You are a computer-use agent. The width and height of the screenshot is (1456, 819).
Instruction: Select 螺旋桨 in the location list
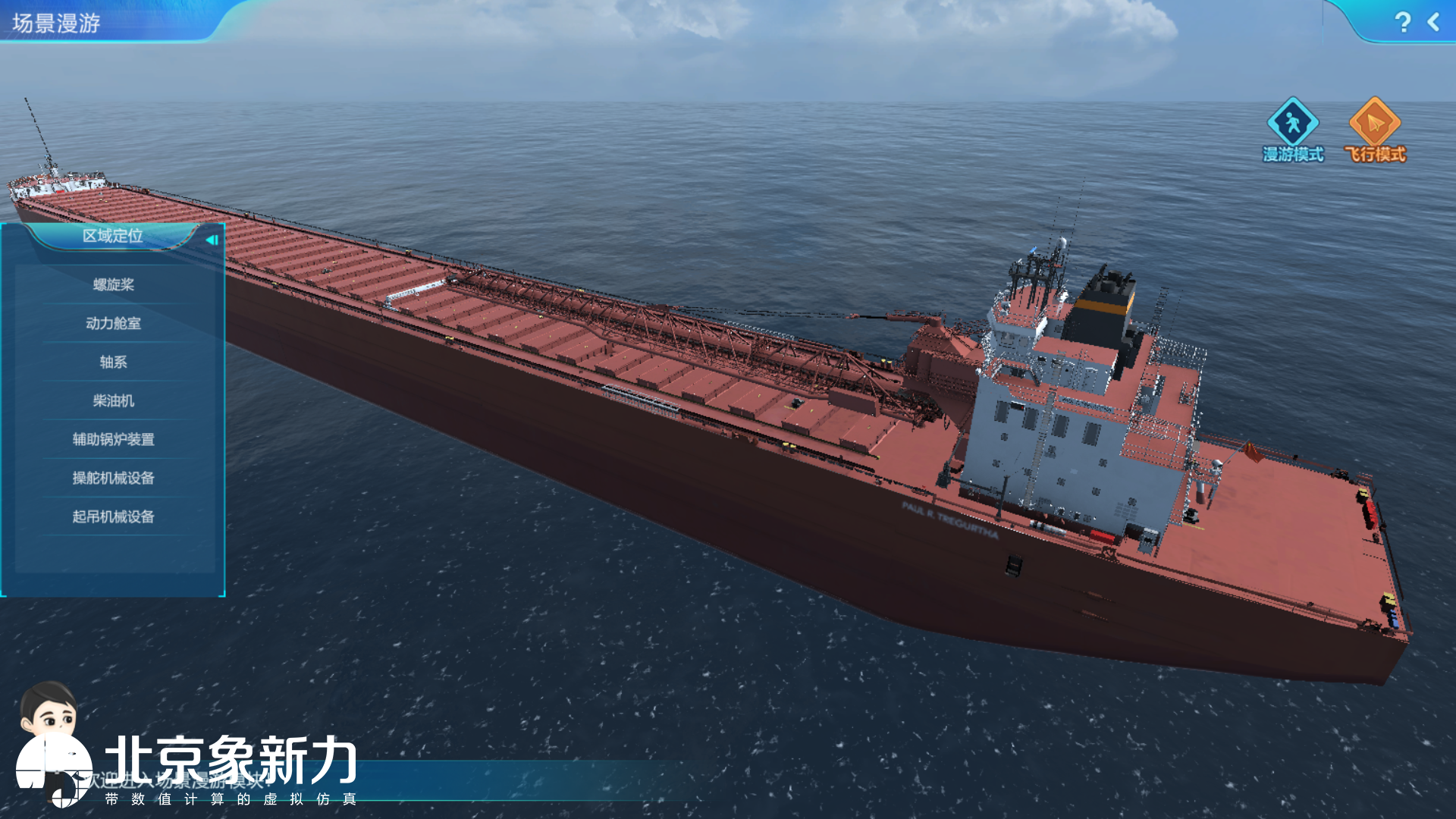pyautogui.click(x=113, y=284)
